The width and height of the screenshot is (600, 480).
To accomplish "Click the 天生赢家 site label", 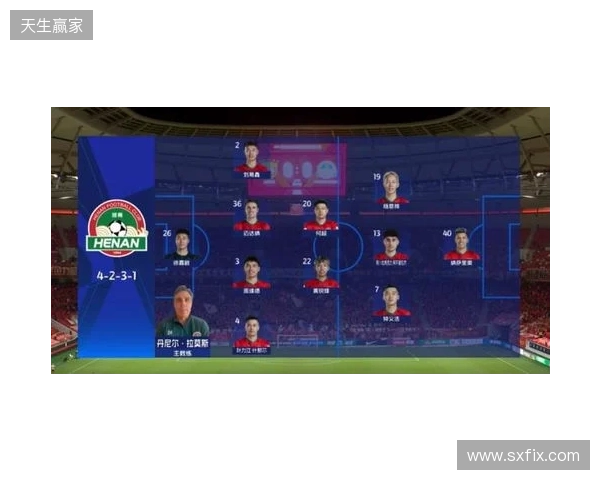I will coord(52,25).
